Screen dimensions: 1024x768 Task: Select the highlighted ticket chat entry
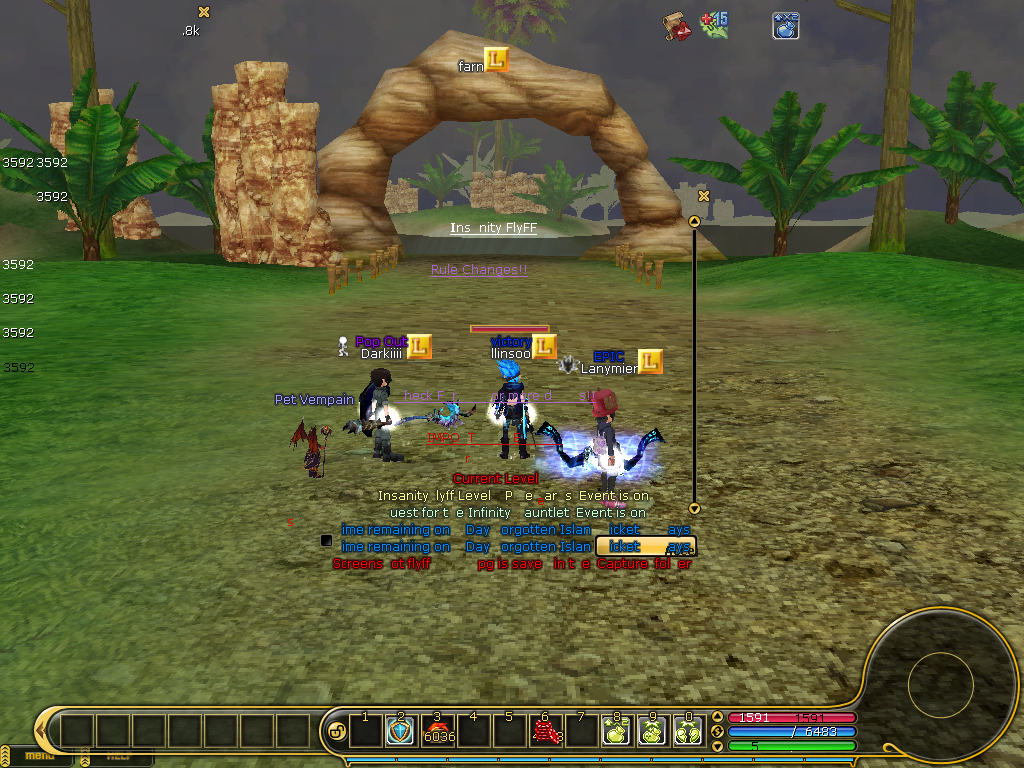pyautogui.click(x=645, y=547)
